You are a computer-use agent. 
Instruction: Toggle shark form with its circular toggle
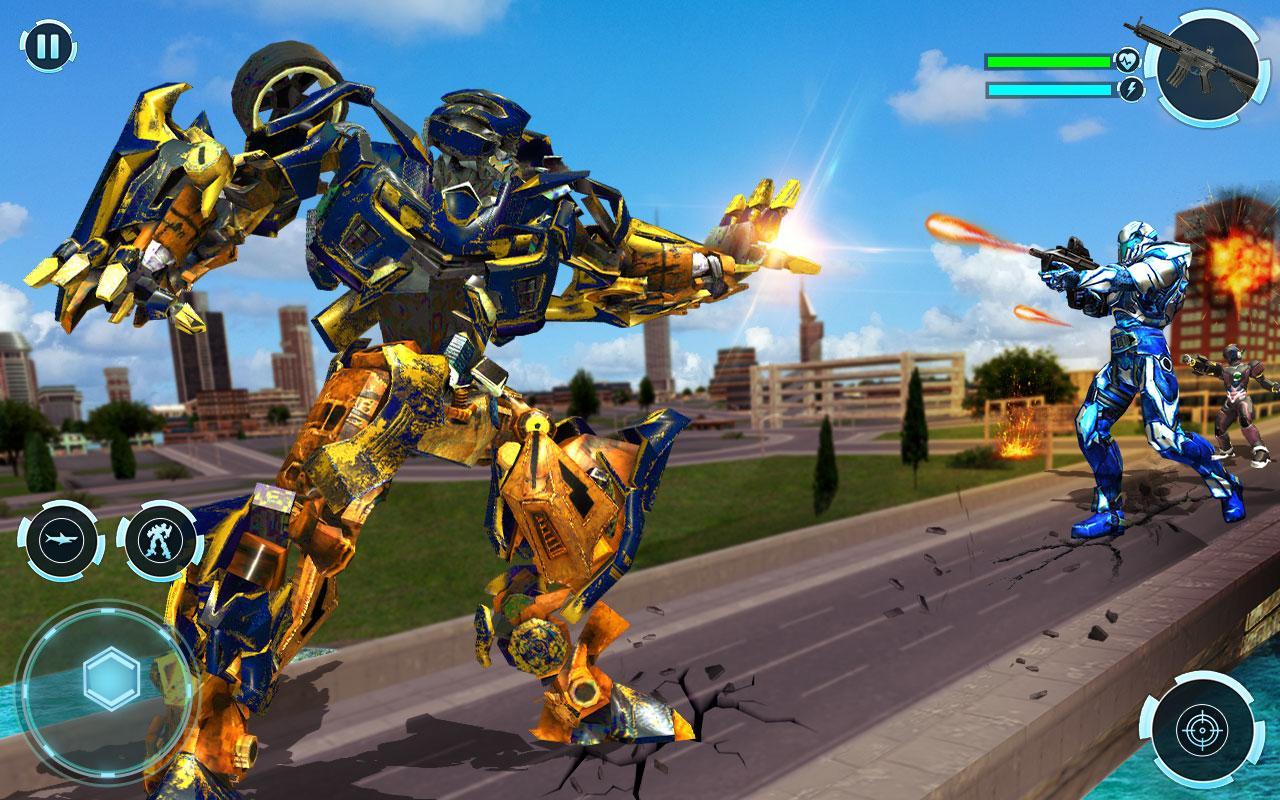click(x=60, y=541)
